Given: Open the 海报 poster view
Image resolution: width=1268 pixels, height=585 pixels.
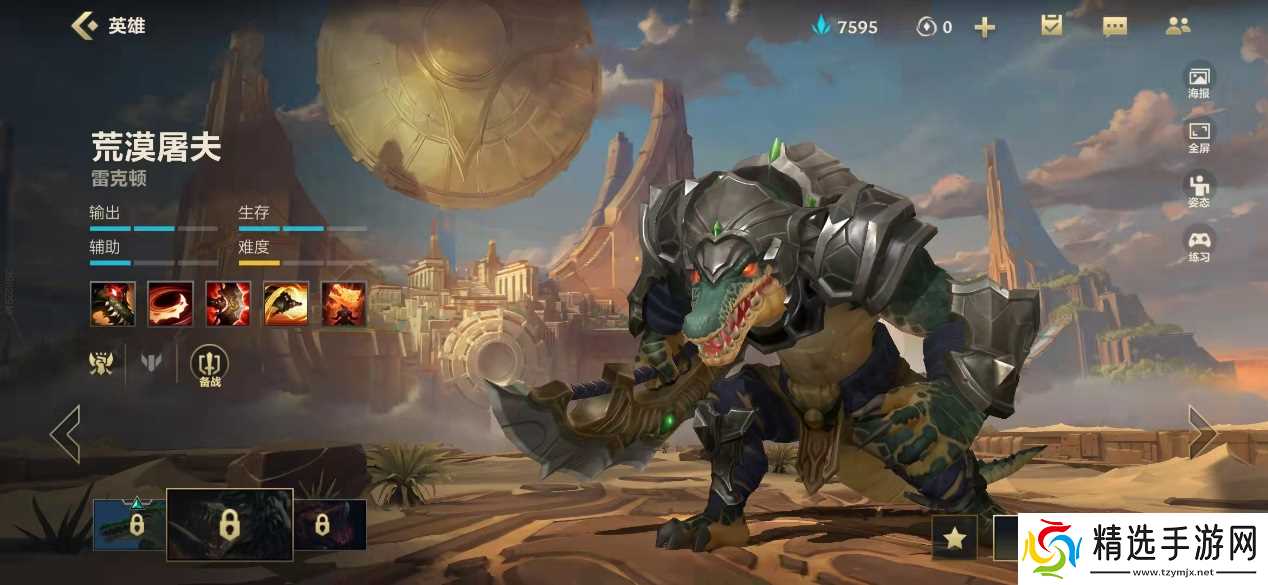Looking at the screenshot, I should click(1198, 81).
